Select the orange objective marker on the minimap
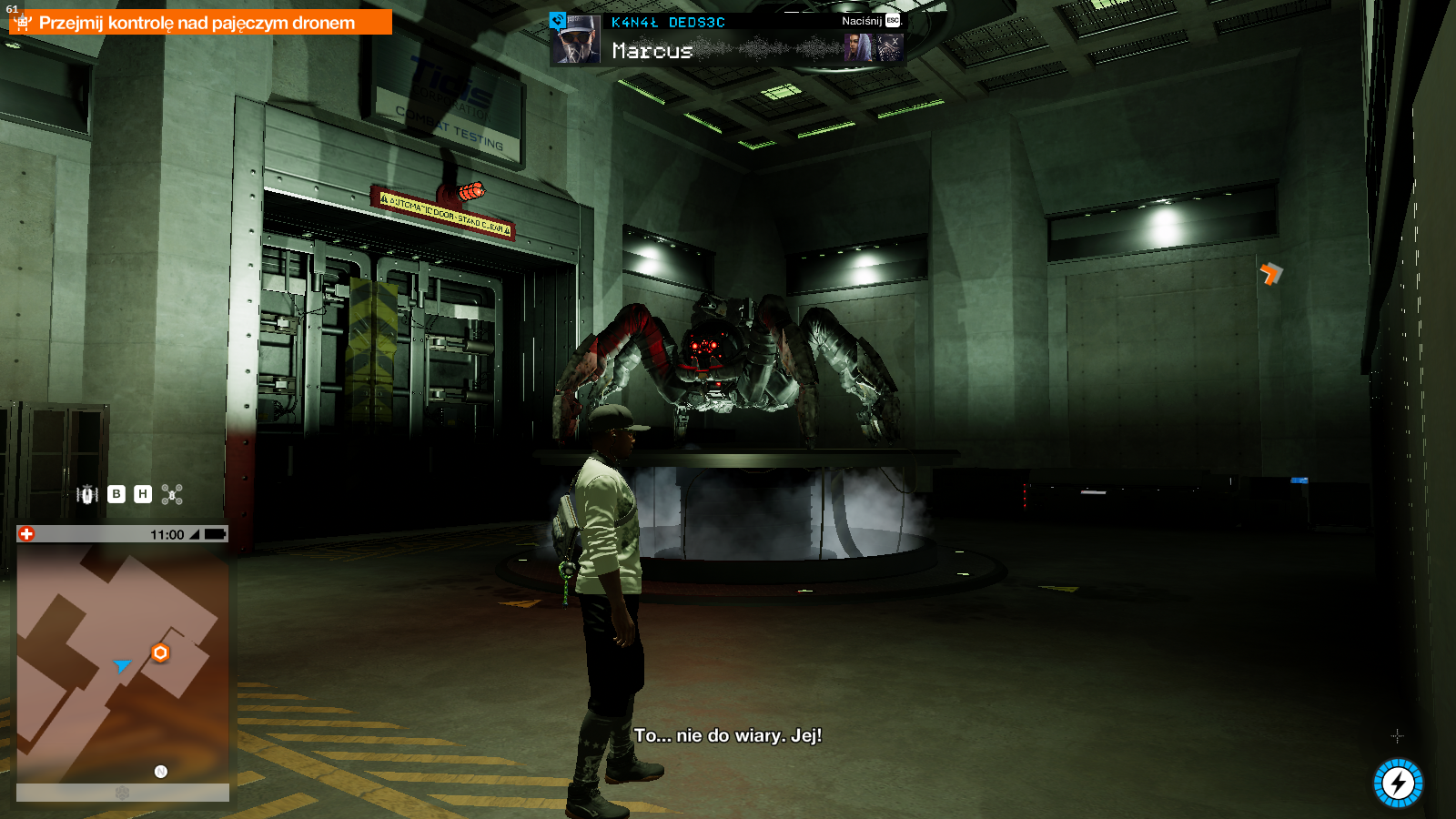 pos(160,652)
